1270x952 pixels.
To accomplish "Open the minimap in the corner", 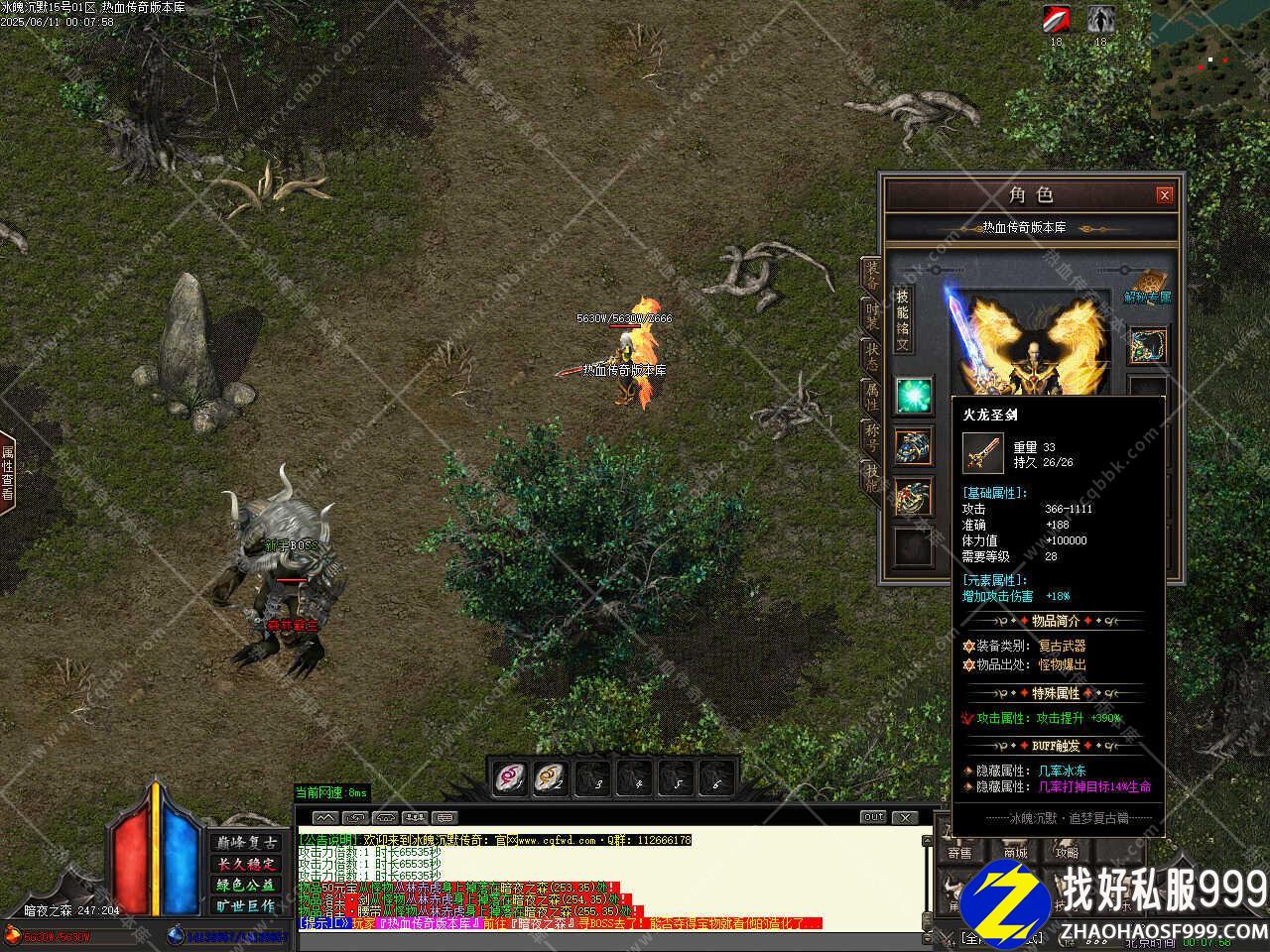I will (1210, 50).
